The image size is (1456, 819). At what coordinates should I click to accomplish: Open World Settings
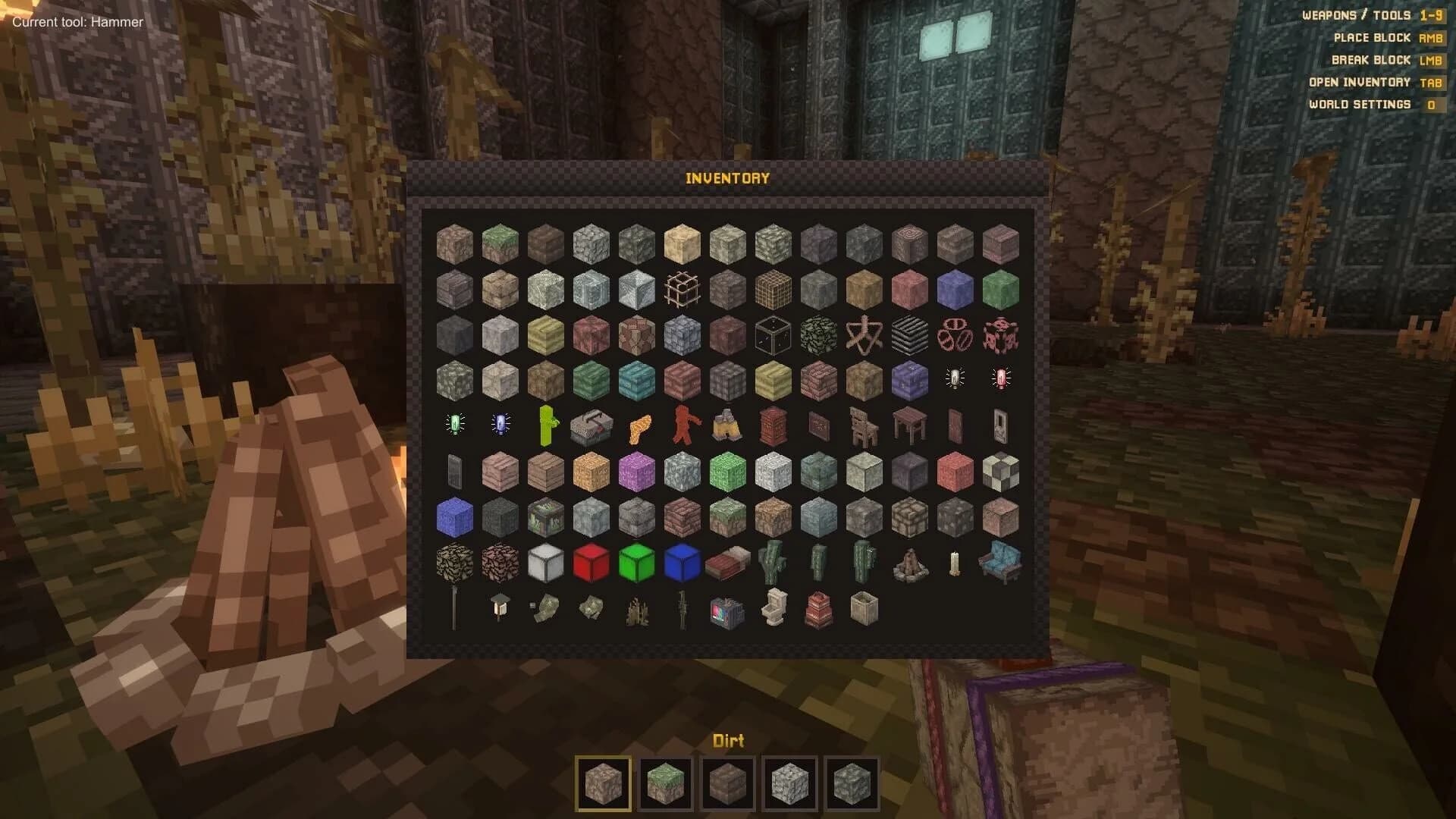[x=1432, y=105]
